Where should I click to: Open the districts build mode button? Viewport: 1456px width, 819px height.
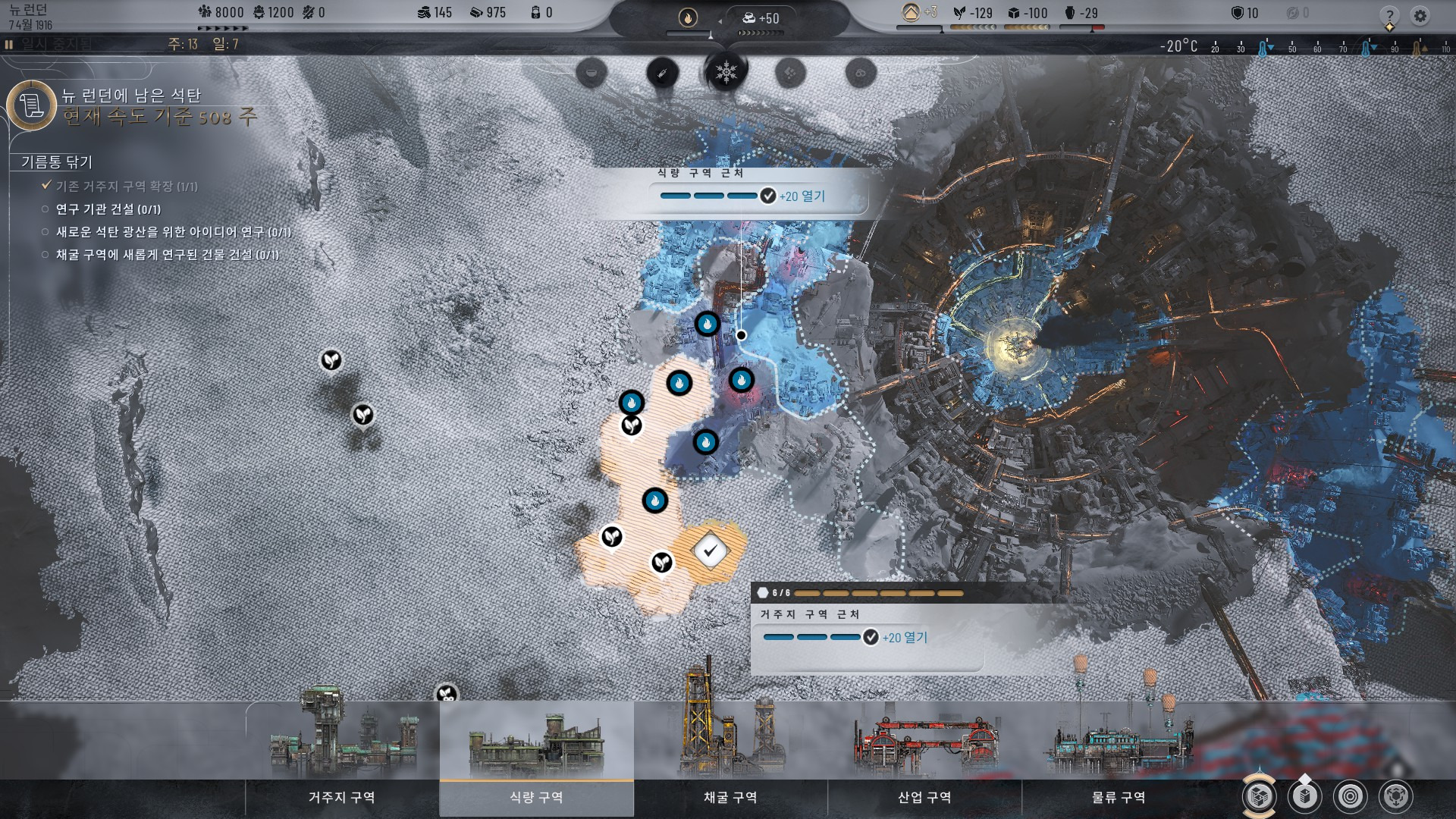click(1259, 796)
